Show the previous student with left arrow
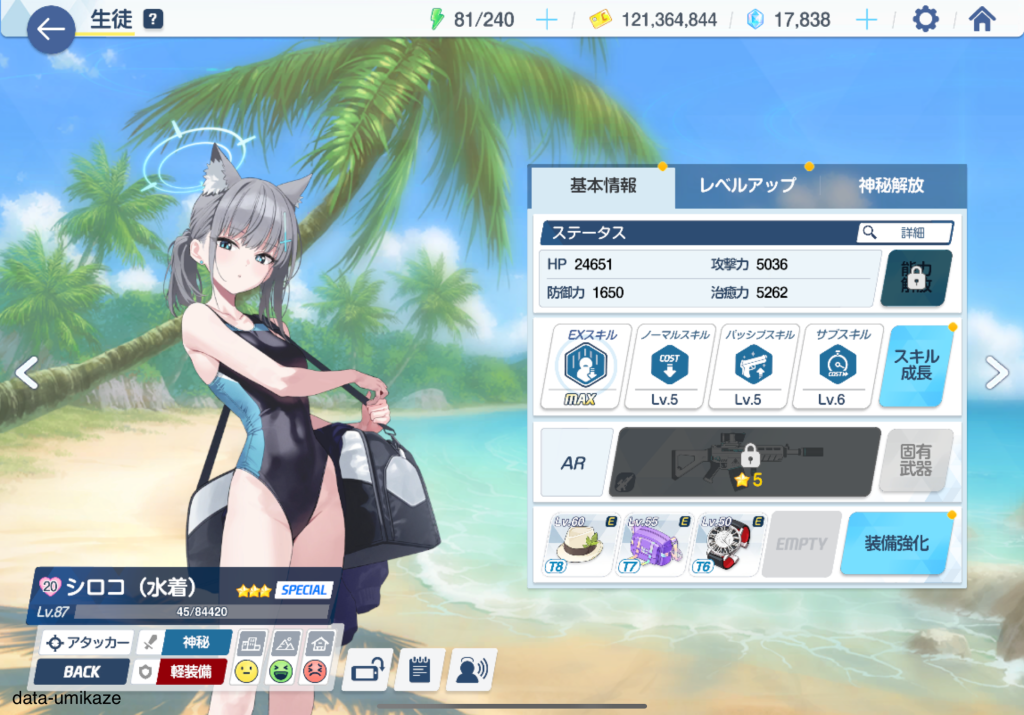Image resolution: width=1024 pixels, height=715 pixels. tap(27, 372)
